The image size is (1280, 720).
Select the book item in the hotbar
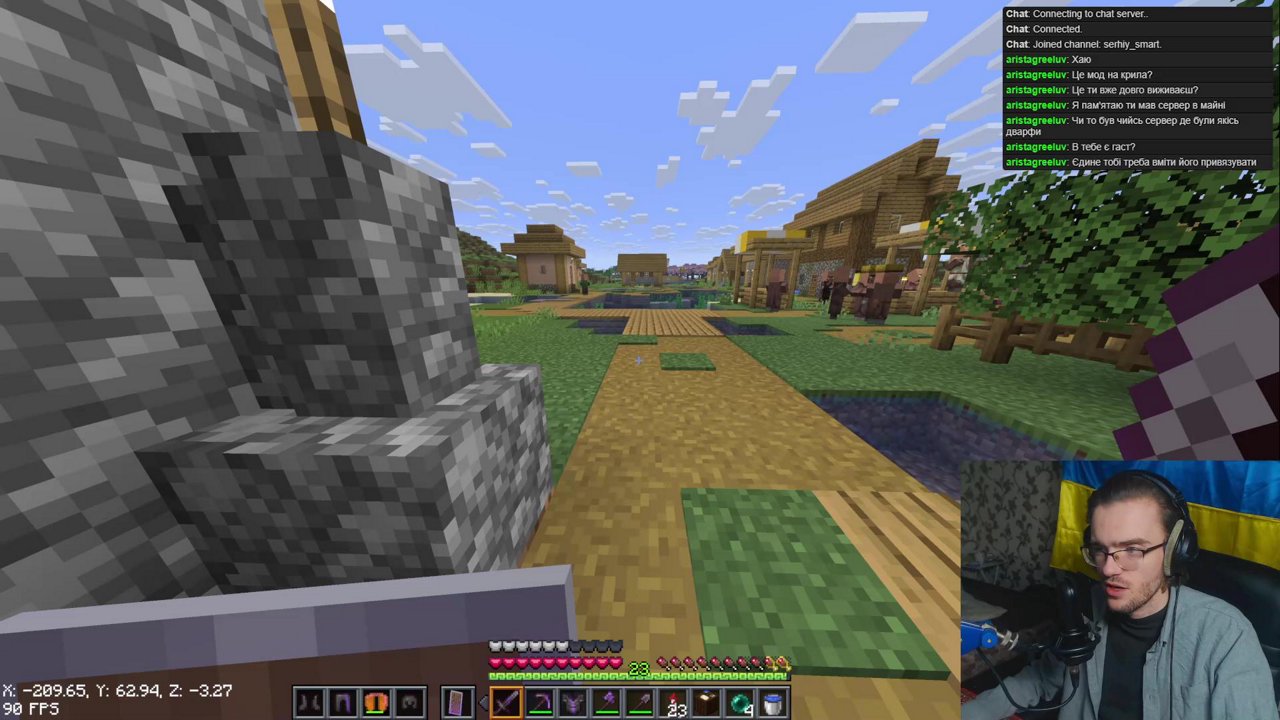point(708,702)
